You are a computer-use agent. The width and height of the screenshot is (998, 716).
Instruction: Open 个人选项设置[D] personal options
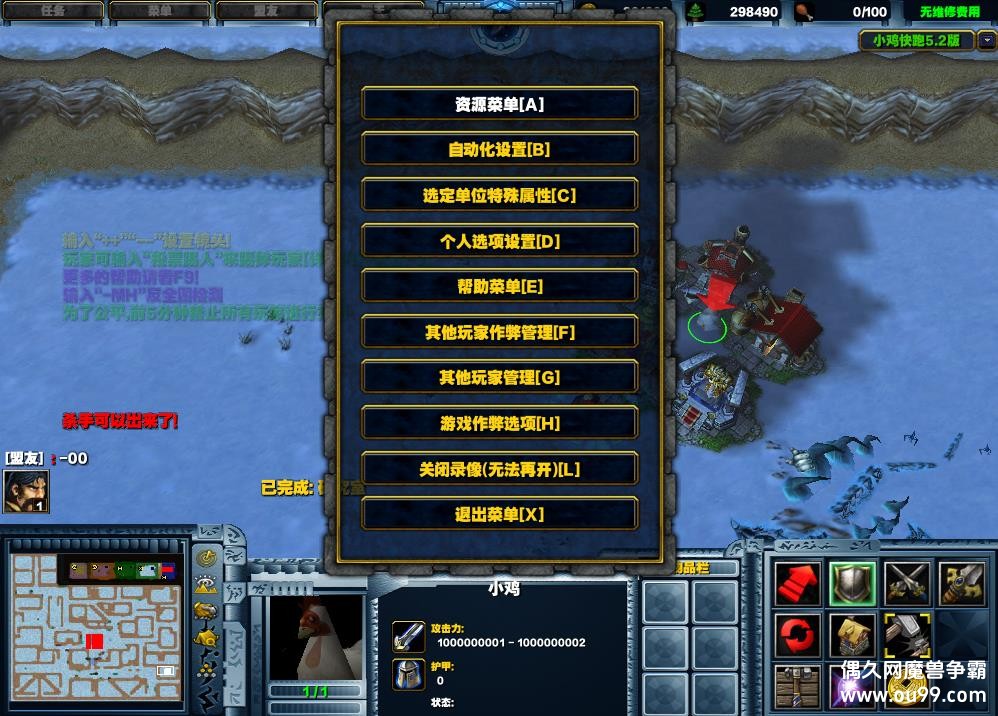pyautogui.click(x=499, y=241)
